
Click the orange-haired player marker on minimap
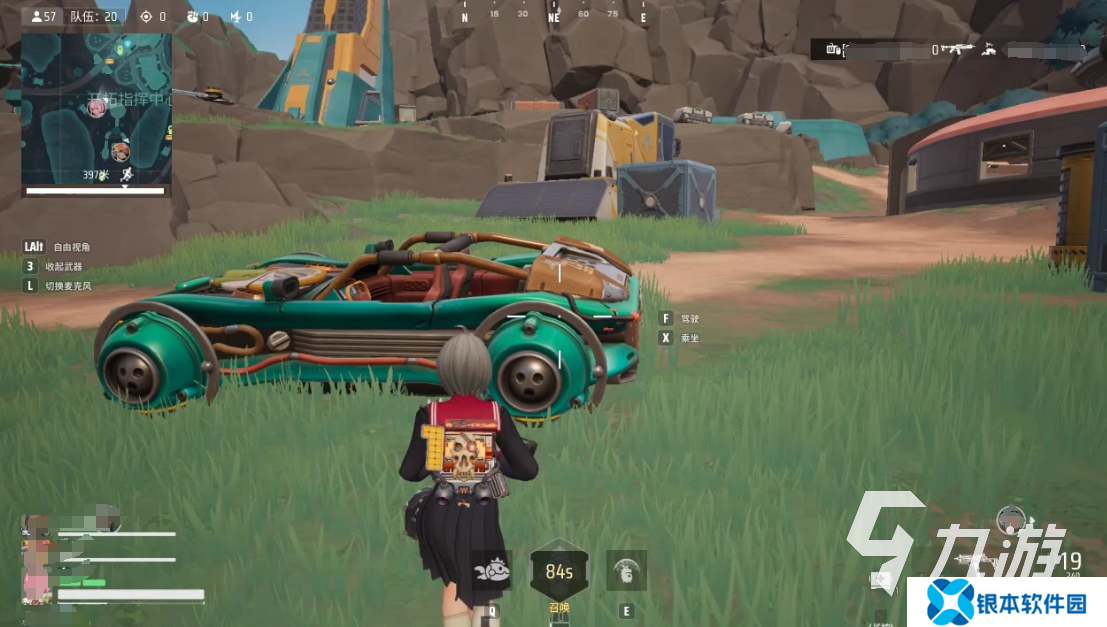click(121, 151)
